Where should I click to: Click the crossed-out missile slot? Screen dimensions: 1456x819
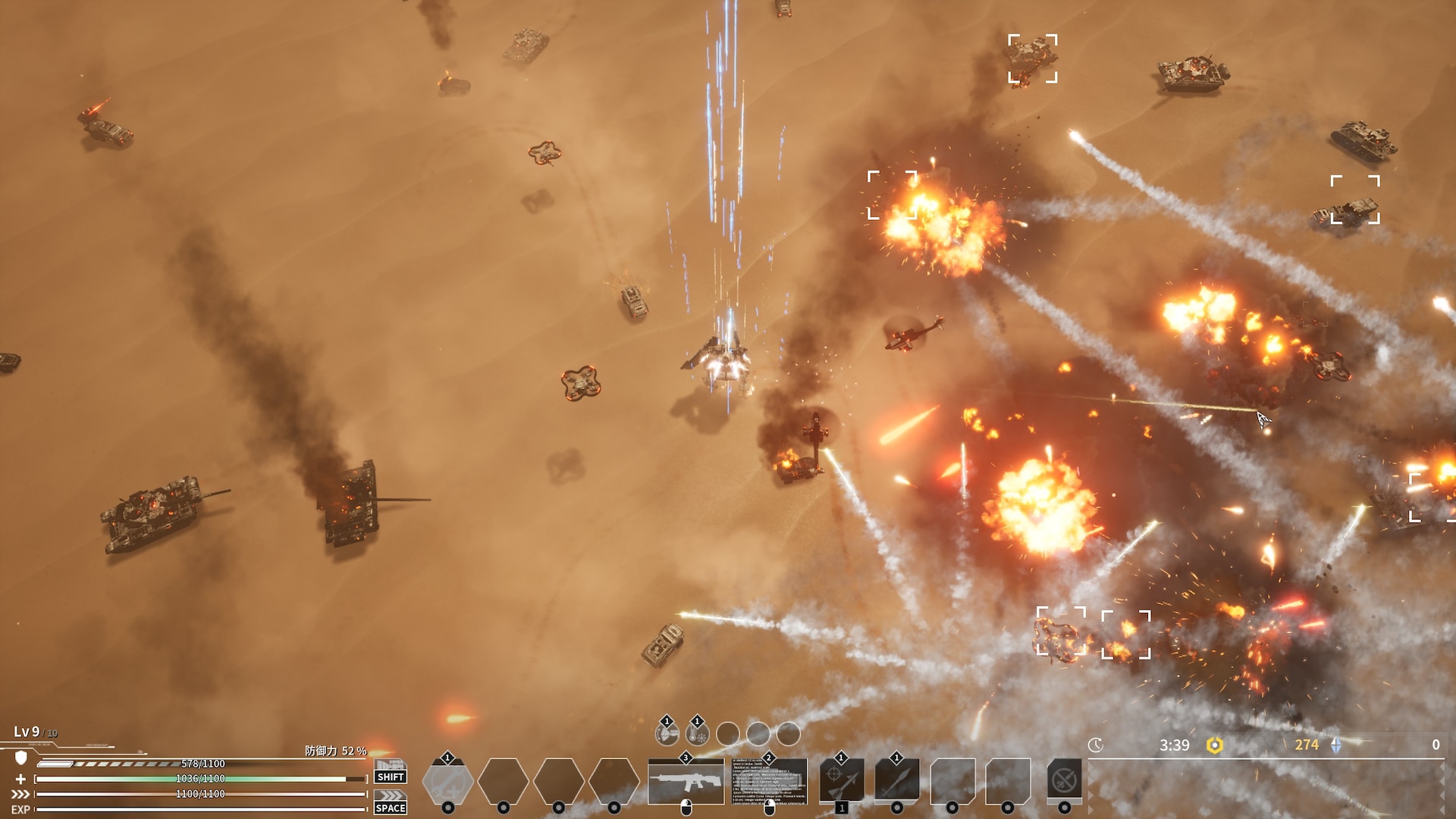(x=1065, y=781)
